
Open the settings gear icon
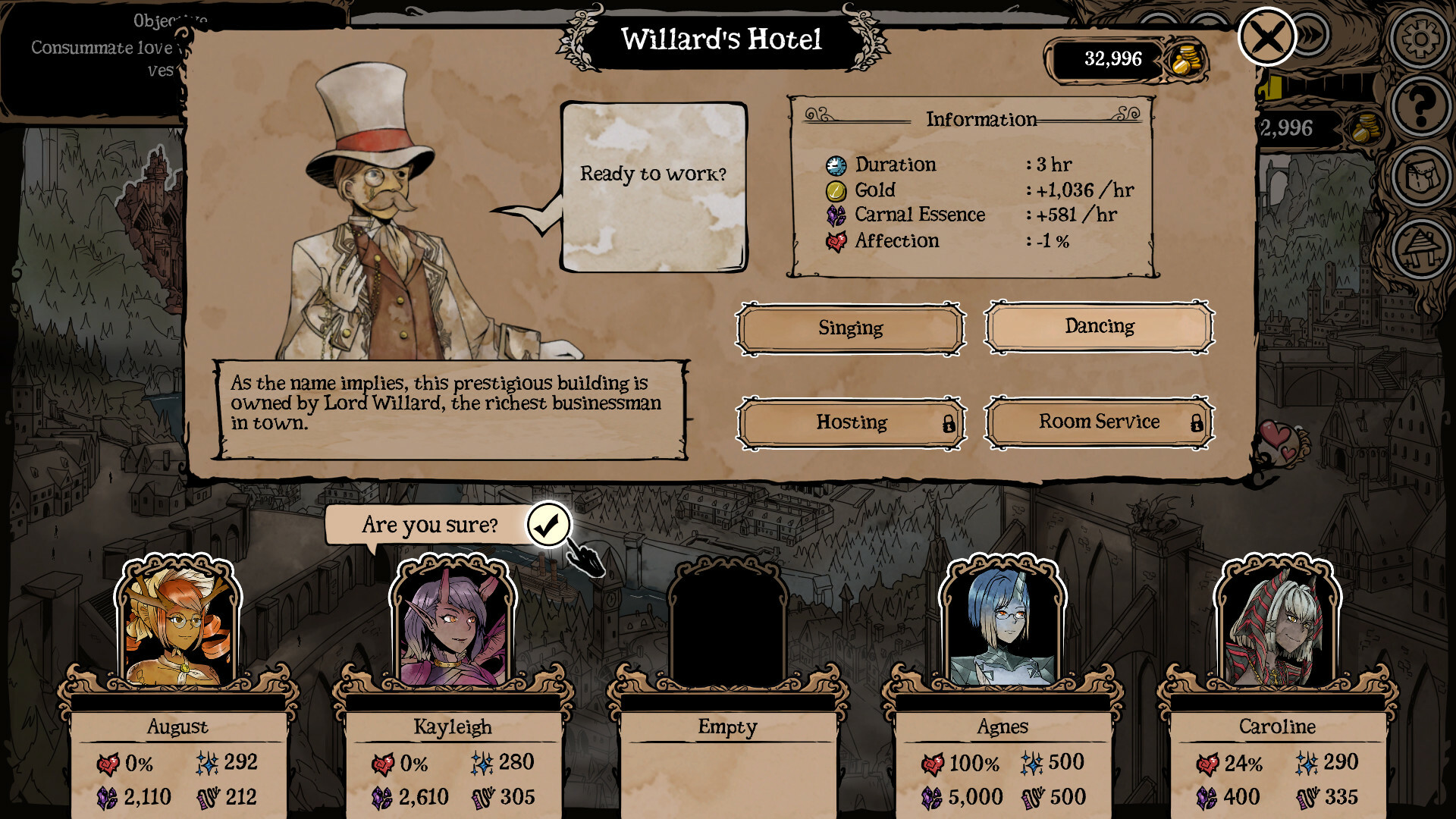(1420, 38)
